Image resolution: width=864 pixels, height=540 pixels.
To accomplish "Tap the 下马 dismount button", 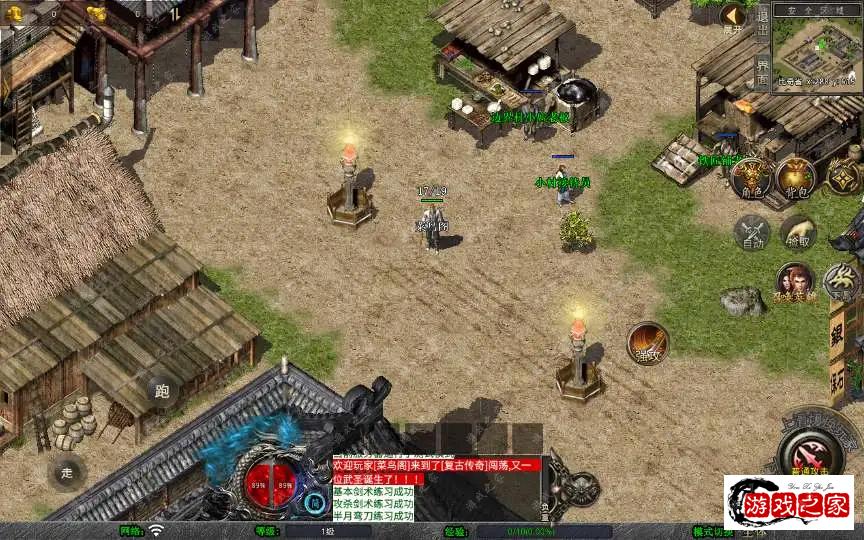I will [x=841, y=281].
